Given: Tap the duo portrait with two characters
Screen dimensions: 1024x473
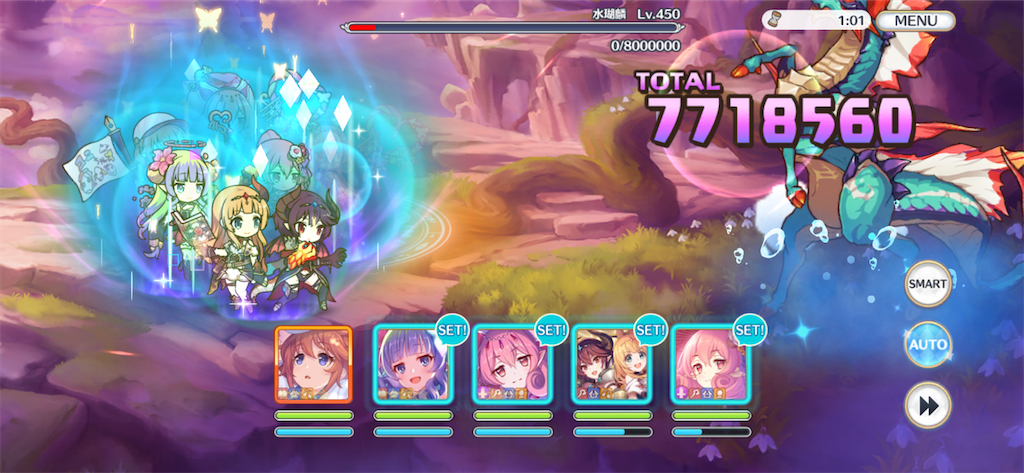Looking at the screenshot, I should click(612, 364).
